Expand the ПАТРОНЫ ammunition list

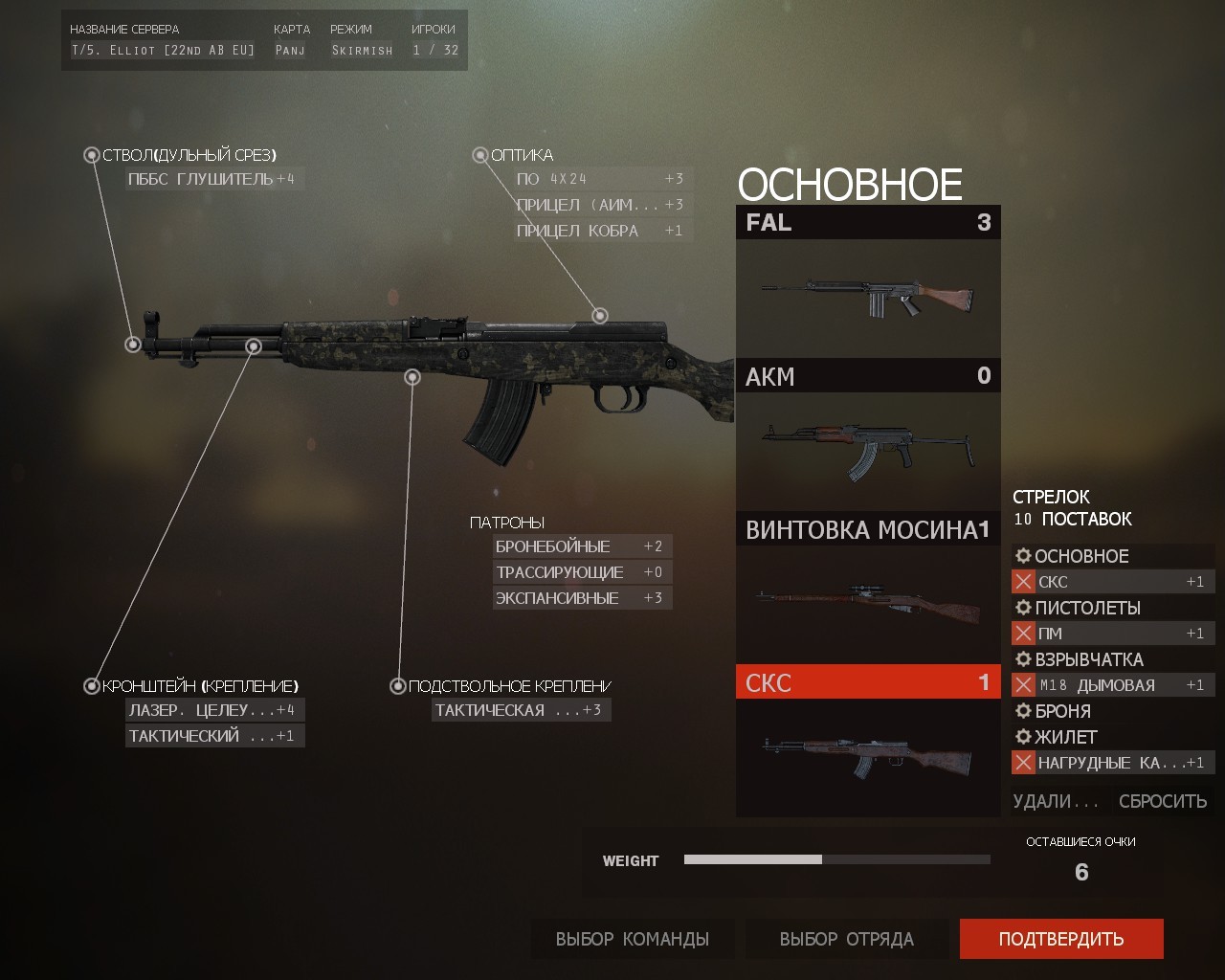point(505,522)
